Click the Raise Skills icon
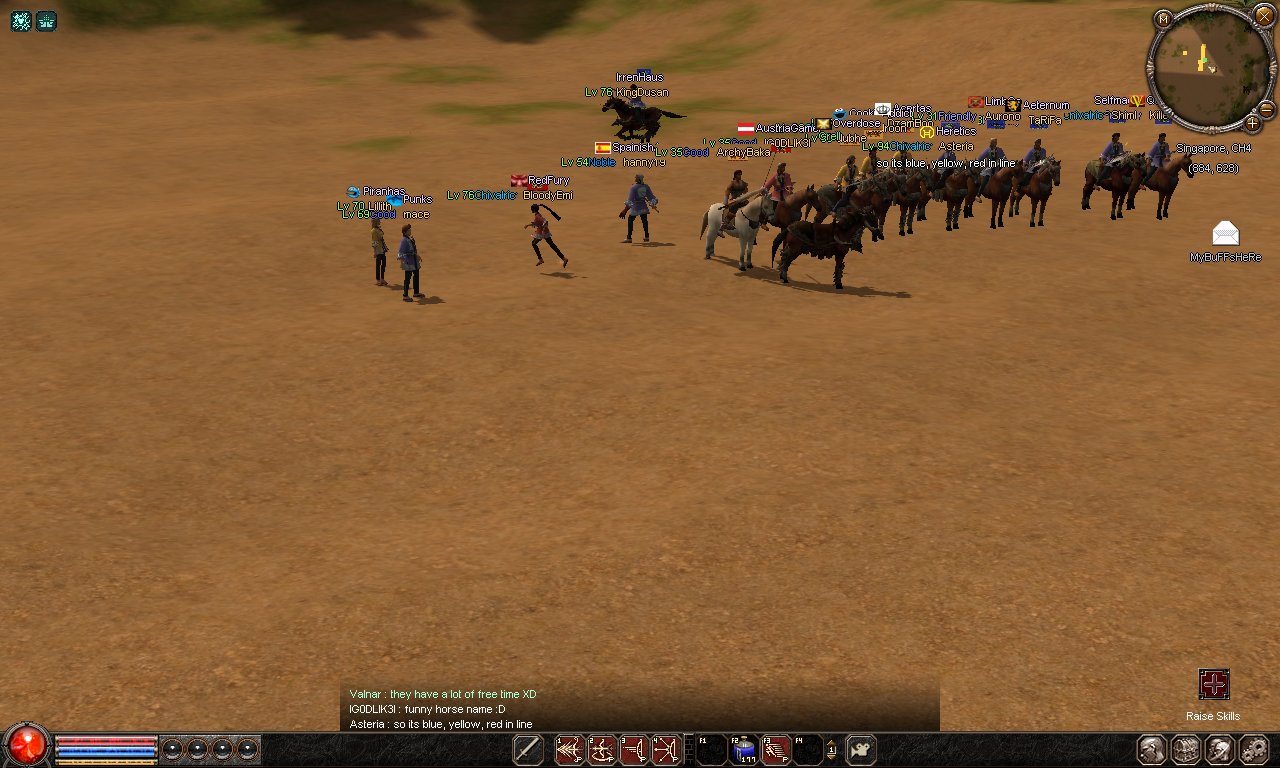Viewport: 1280px width, 768px height. tap(1213, 685)
